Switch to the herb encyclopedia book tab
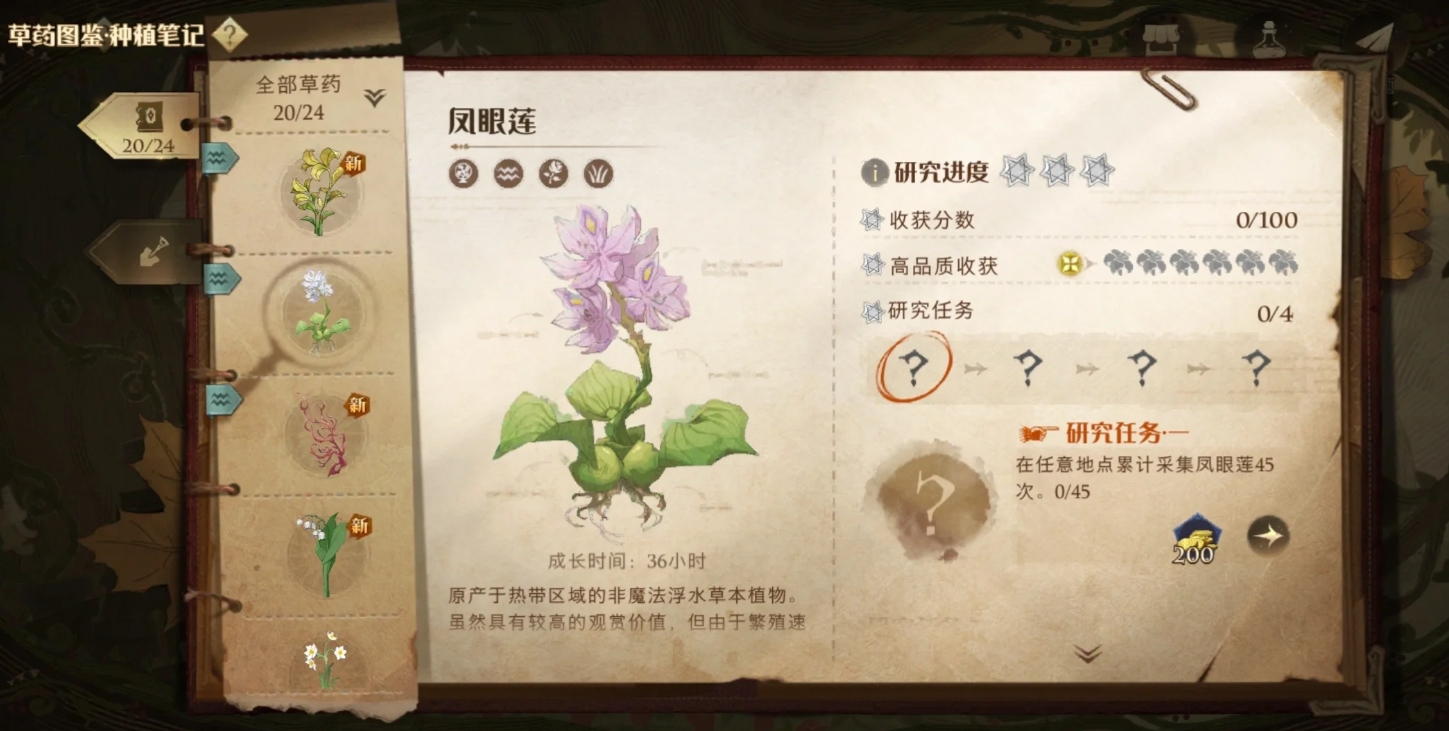This screenshot has height=731, width=1449. click(x=143, y=127)
